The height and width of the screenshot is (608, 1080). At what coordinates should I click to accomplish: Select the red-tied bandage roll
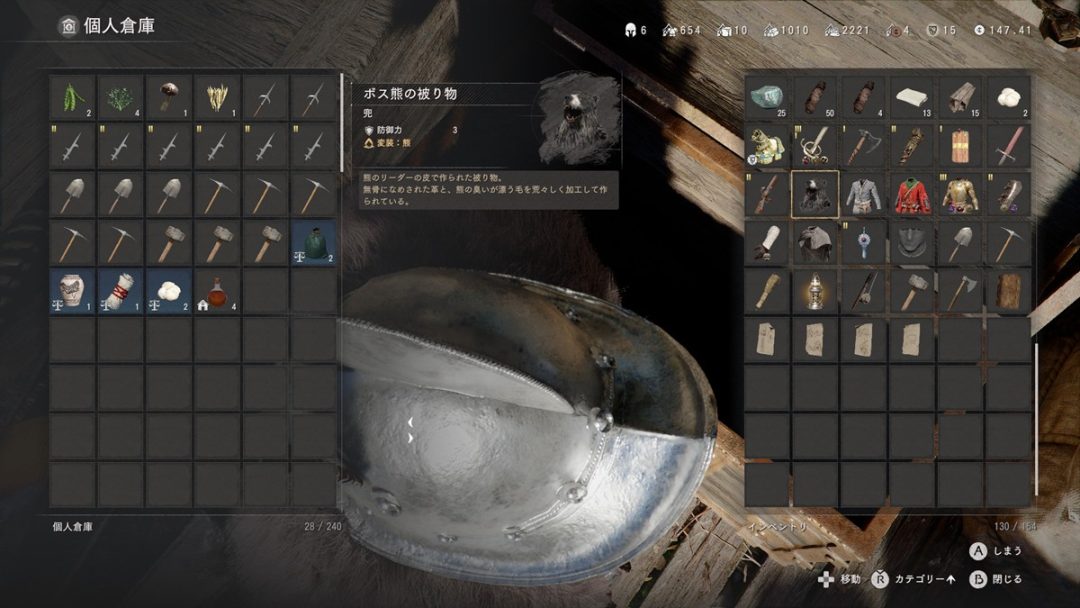coord(121,291)
